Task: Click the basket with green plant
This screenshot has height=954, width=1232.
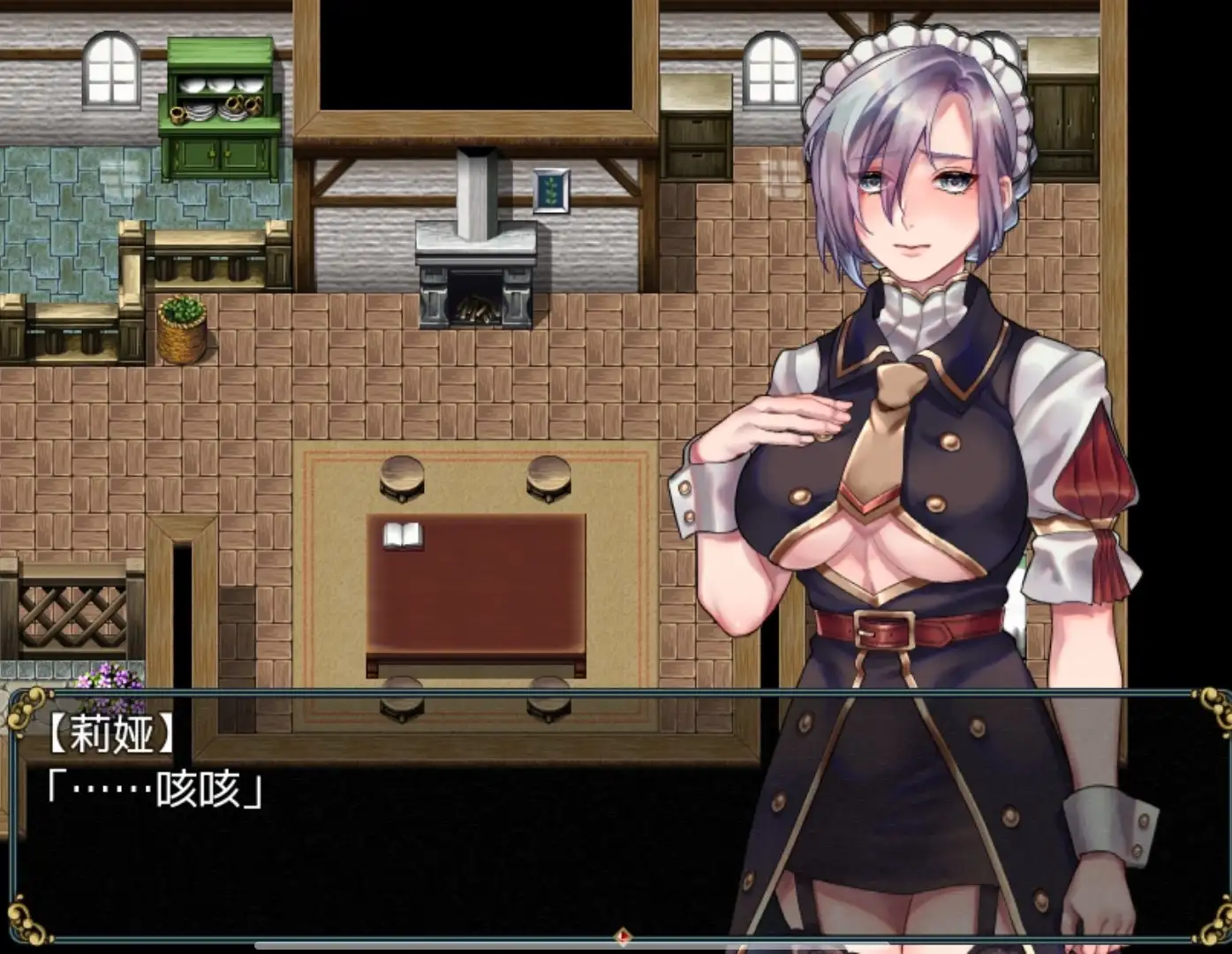Action: point(183,331)
